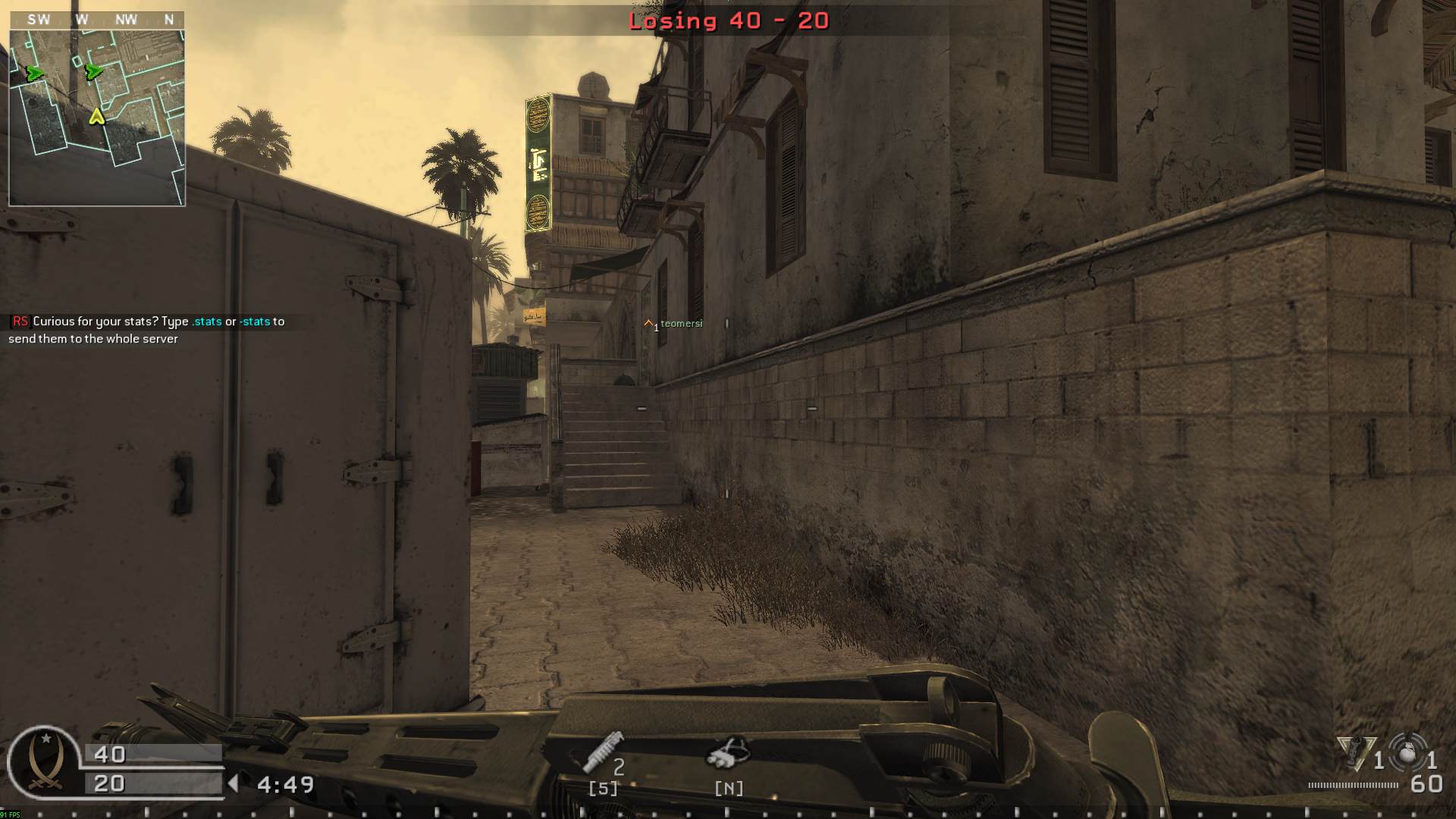Toggle the Losing 40 - 20 score banner
Image resolution: width=1456 pixels, height=819 pixels.
(726, 21)
